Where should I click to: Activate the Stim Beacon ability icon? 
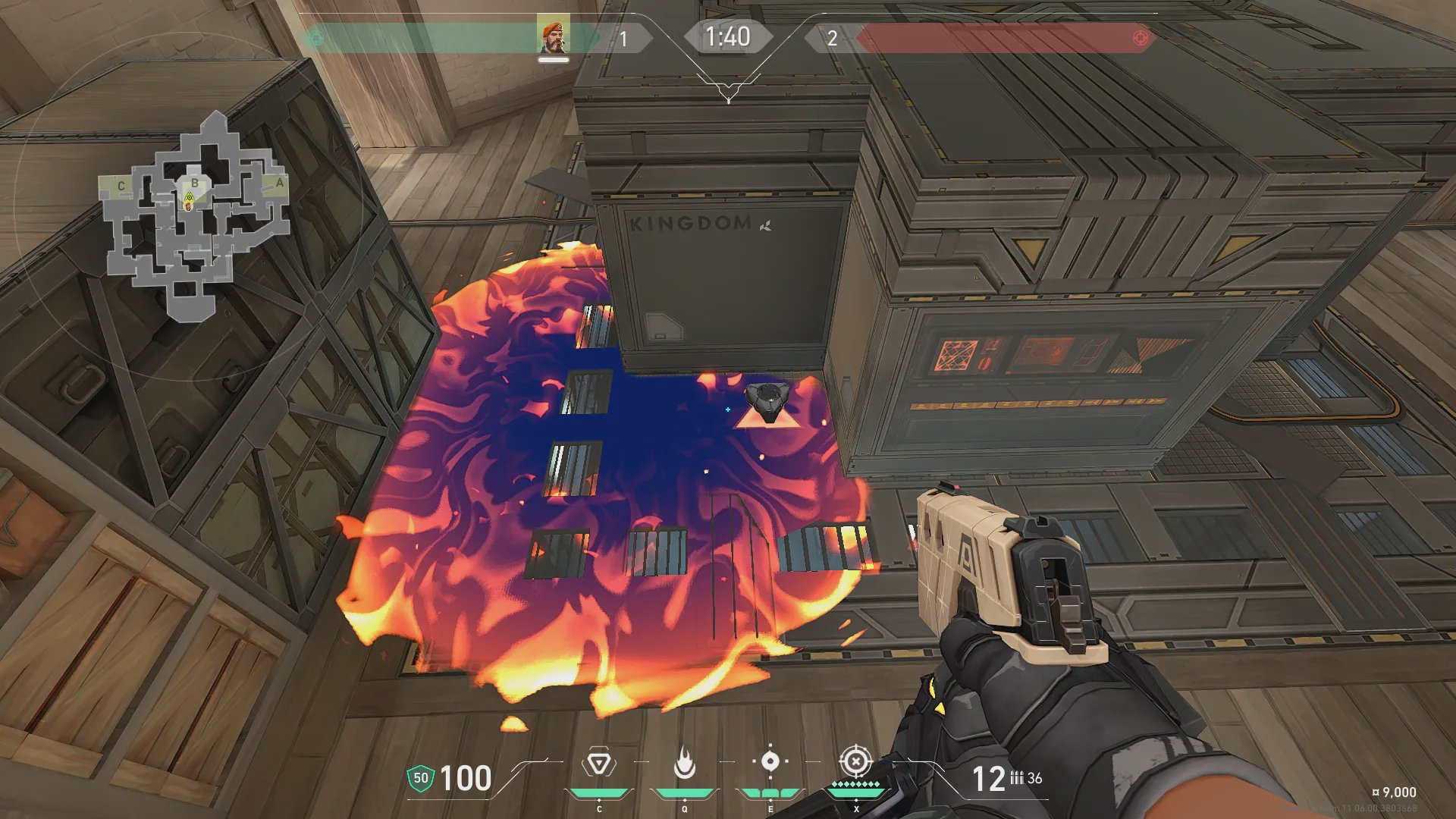coord(598,764)
